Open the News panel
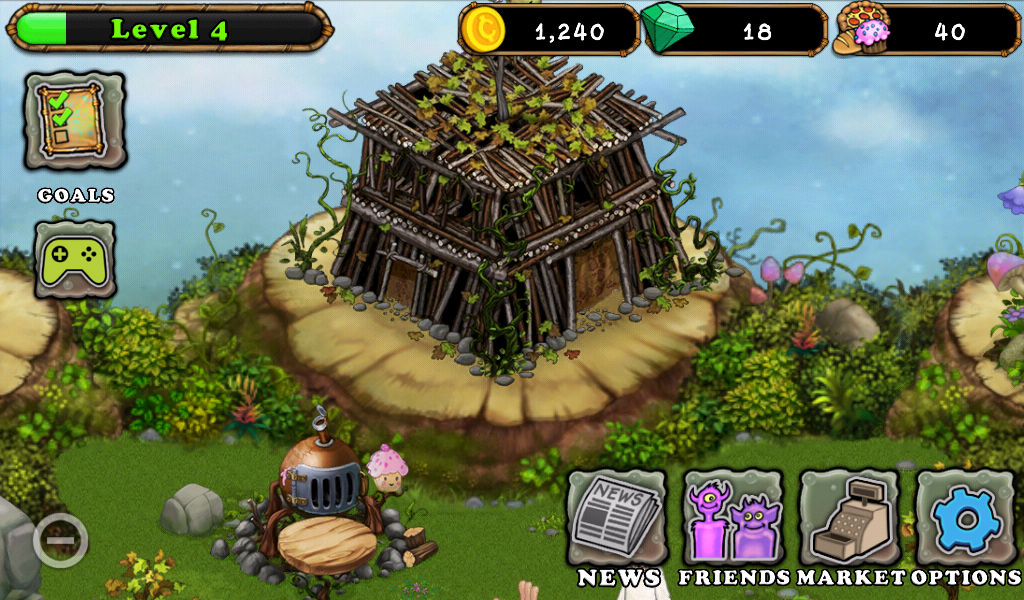This screenshot has height=600, width=1024. 617,519
